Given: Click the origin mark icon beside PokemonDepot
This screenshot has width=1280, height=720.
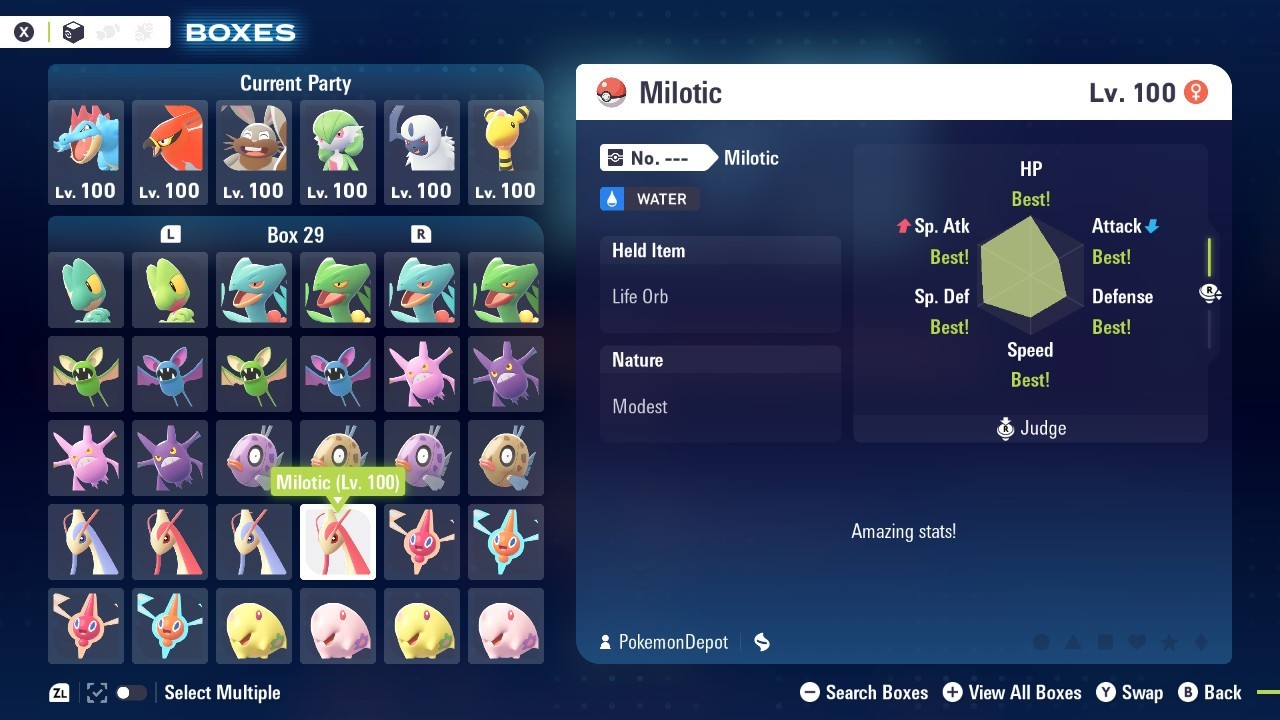Looking at the screenshot, I should click(x=761, y=642).
